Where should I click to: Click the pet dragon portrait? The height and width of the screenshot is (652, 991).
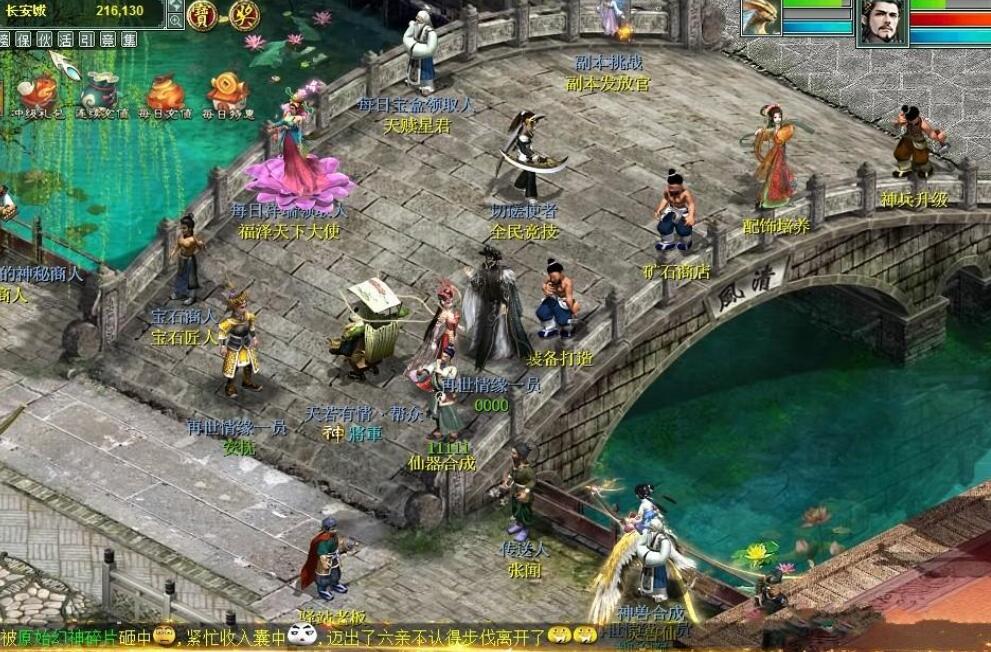pos(761,18)
